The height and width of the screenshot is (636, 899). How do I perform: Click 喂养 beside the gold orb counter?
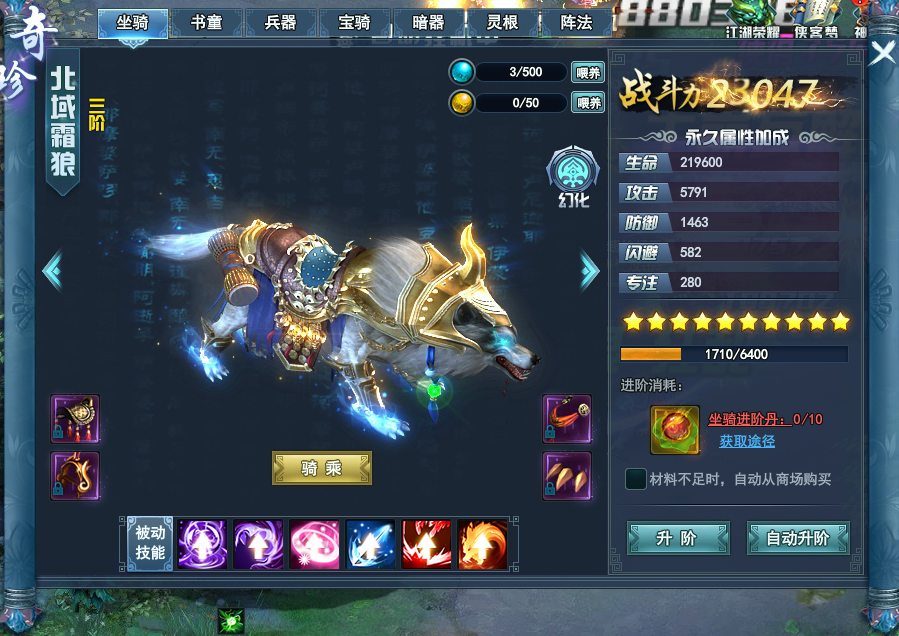pyautogui.click(x=588, y=102)
